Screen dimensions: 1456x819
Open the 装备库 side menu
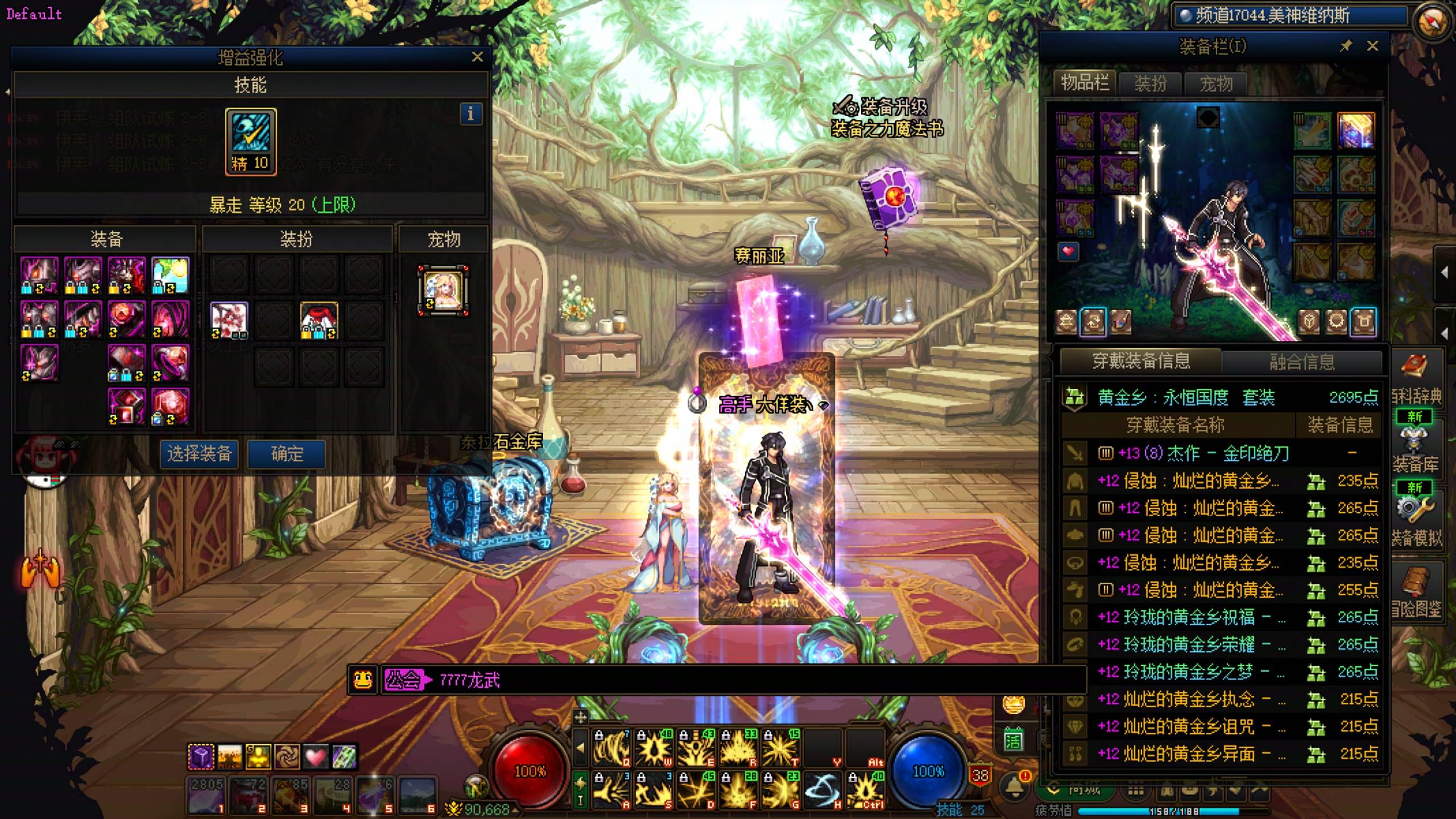(x=1416, y=450)
